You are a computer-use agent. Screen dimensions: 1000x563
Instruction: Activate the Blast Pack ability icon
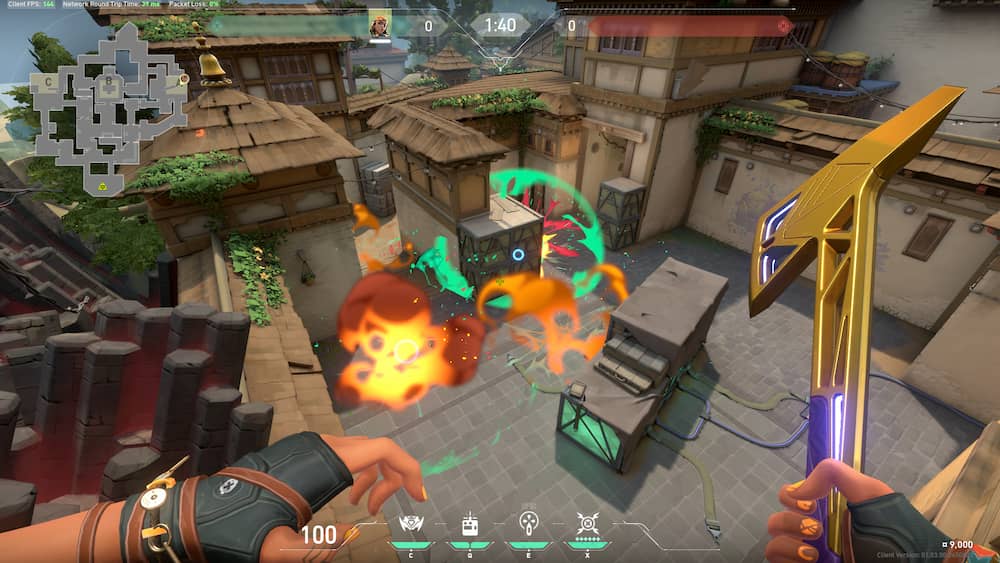pyautogui.click(x=469, y=524)
